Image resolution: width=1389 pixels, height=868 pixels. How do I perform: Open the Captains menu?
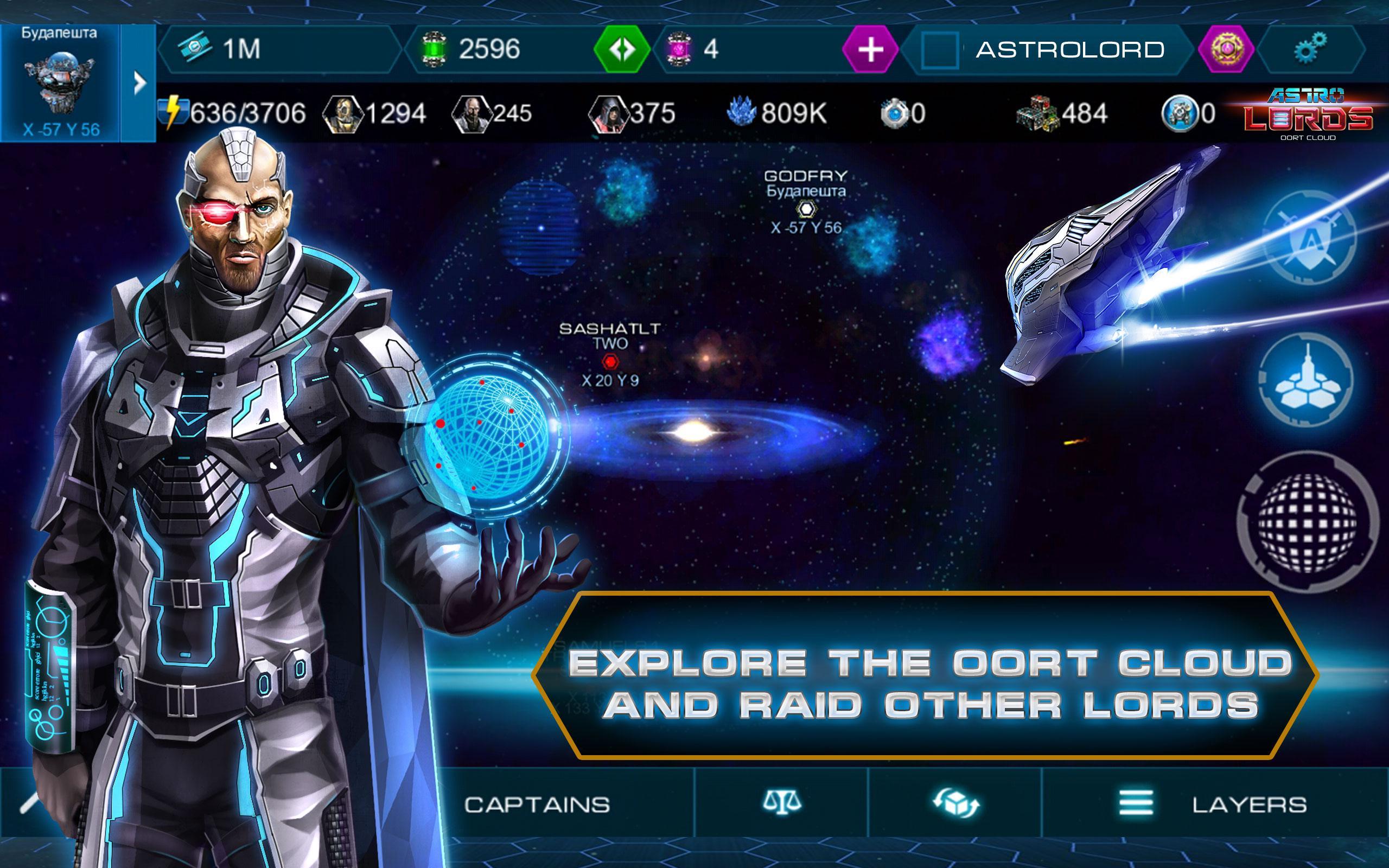click(537, 806)
